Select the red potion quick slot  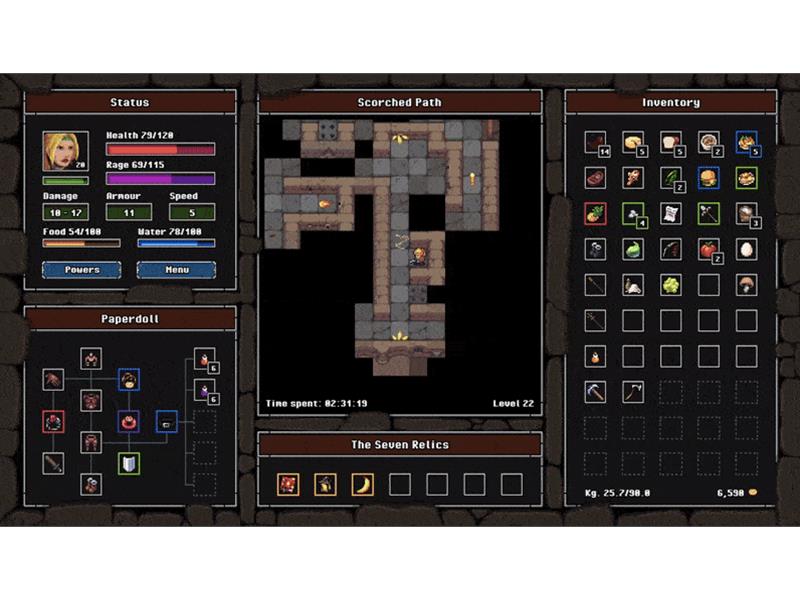tap(204, 359)
